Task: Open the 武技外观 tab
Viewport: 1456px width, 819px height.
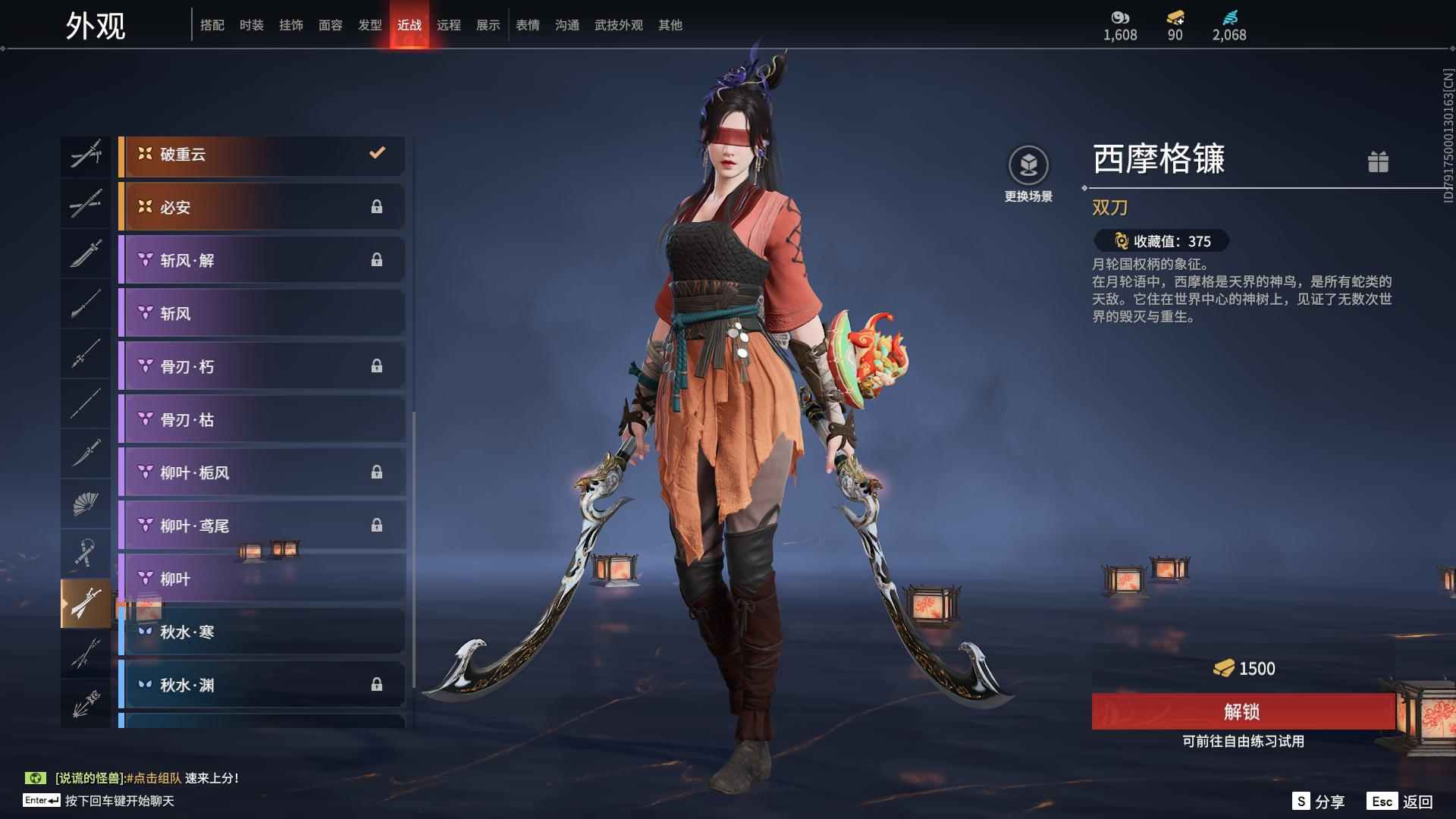Action: [x=618, y=25]
